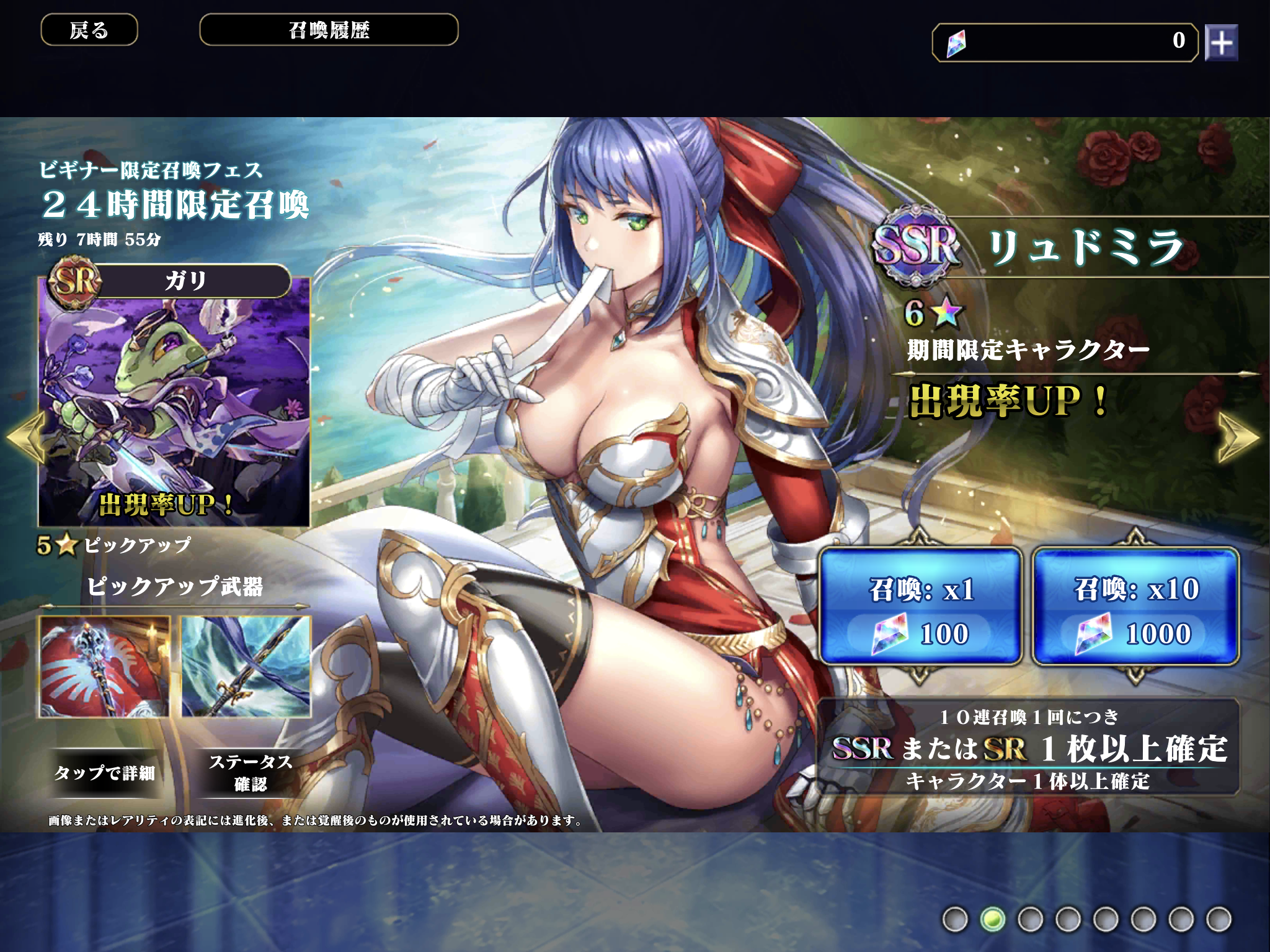This screenshot has width=1270, height=952.
Task: Add gems with the plus button
Action: click(x=1221, y=43)
